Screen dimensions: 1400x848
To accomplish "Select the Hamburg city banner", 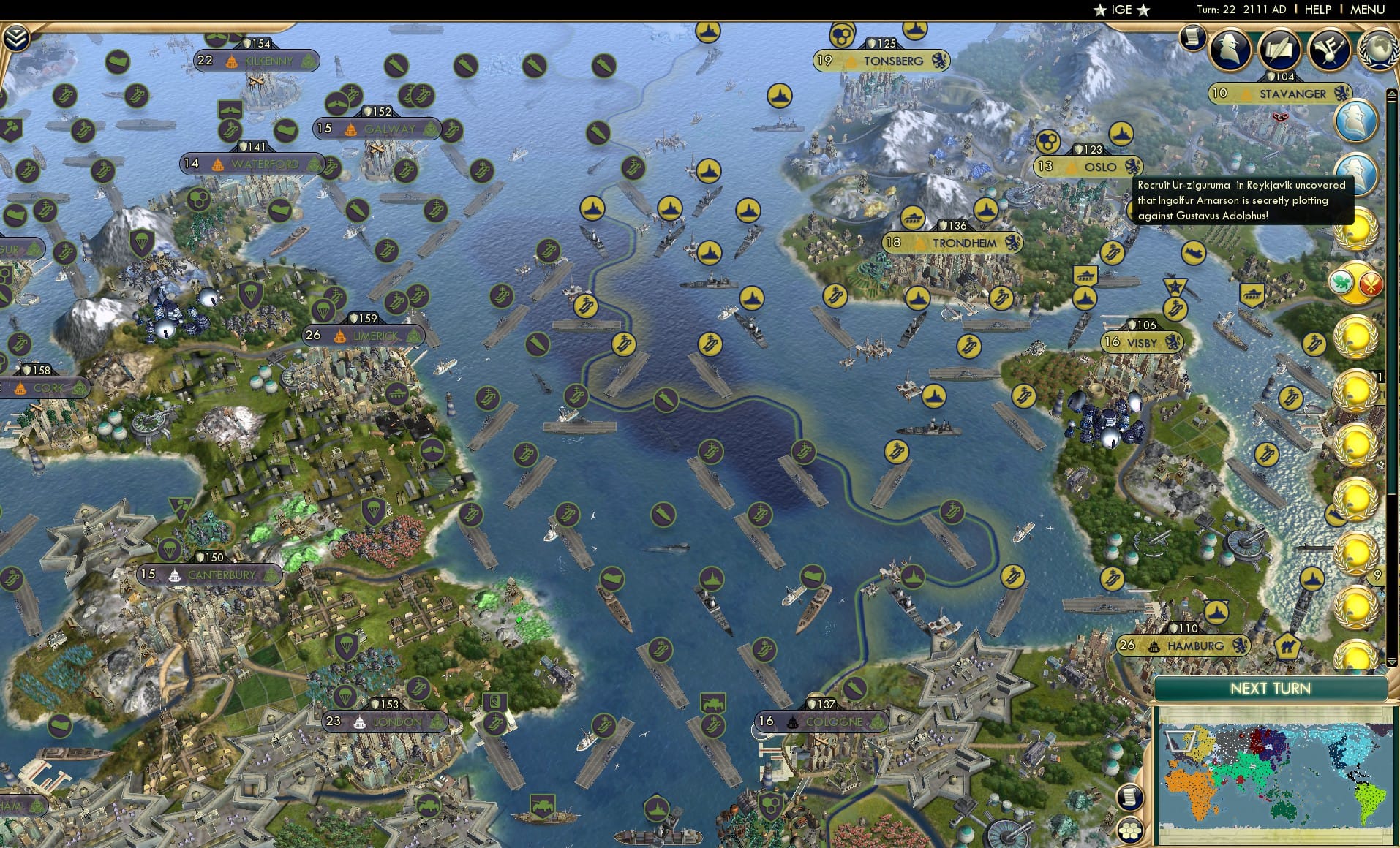I will pos(1182,646).
